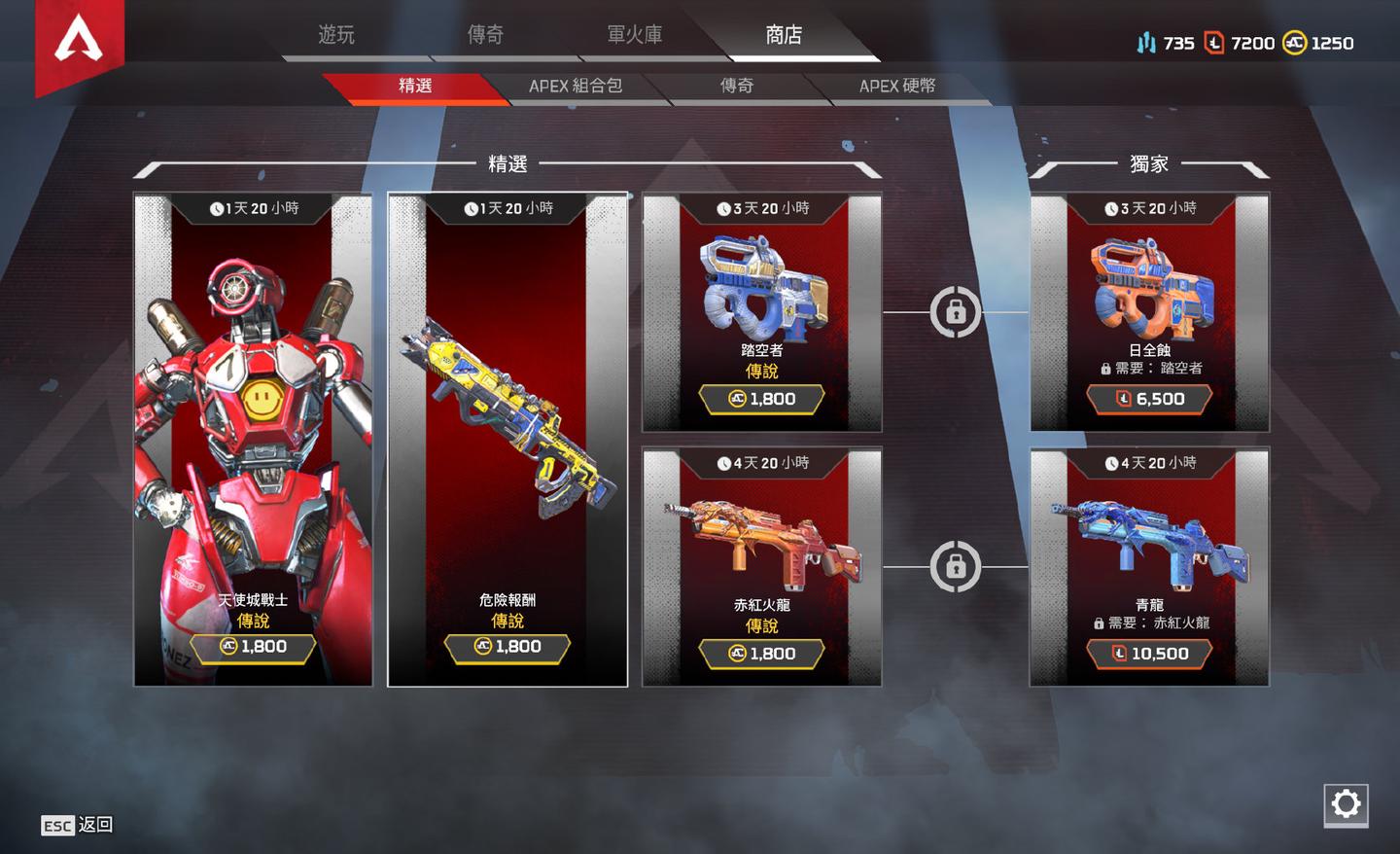Image resolution: width=1400 pixels, height=854 pixels.
Task: Purchase 日全蝕 for 6,500 metals
Action: coord(1150,399)
